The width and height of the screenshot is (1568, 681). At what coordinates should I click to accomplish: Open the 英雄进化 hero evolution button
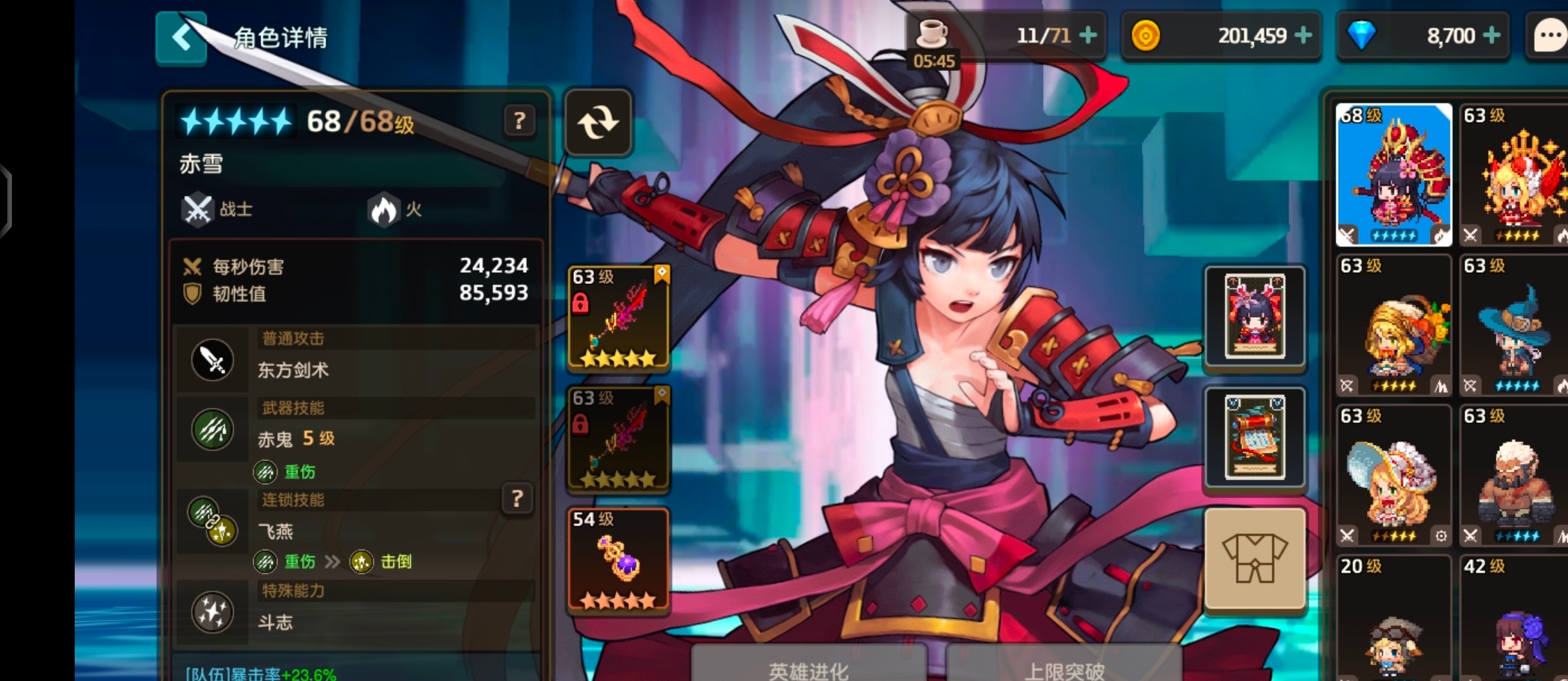tap(809, 667)
